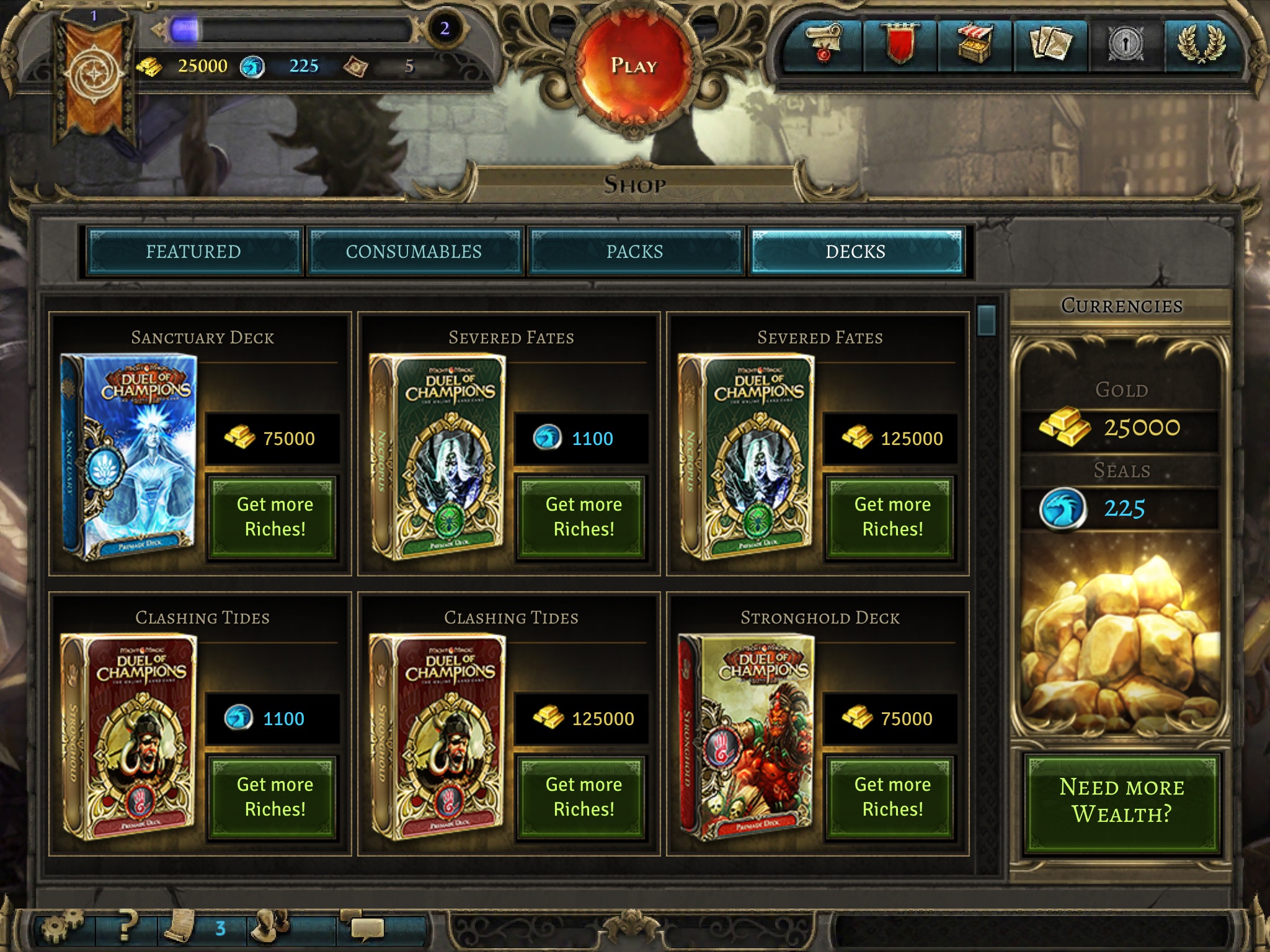Open the chat speech bubble icon
This screenshot has width=1270, height=952.
pyautogui.click(x=367, y=927)
